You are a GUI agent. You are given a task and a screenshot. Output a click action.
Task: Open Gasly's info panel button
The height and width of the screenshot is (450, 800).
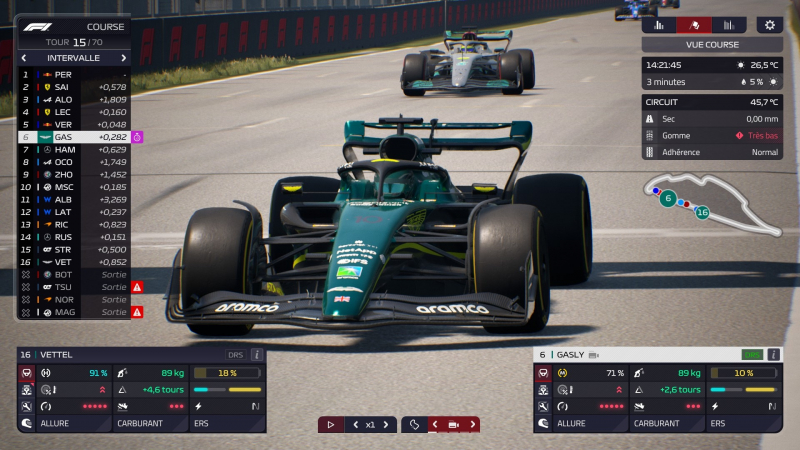(x=773, y=354)
